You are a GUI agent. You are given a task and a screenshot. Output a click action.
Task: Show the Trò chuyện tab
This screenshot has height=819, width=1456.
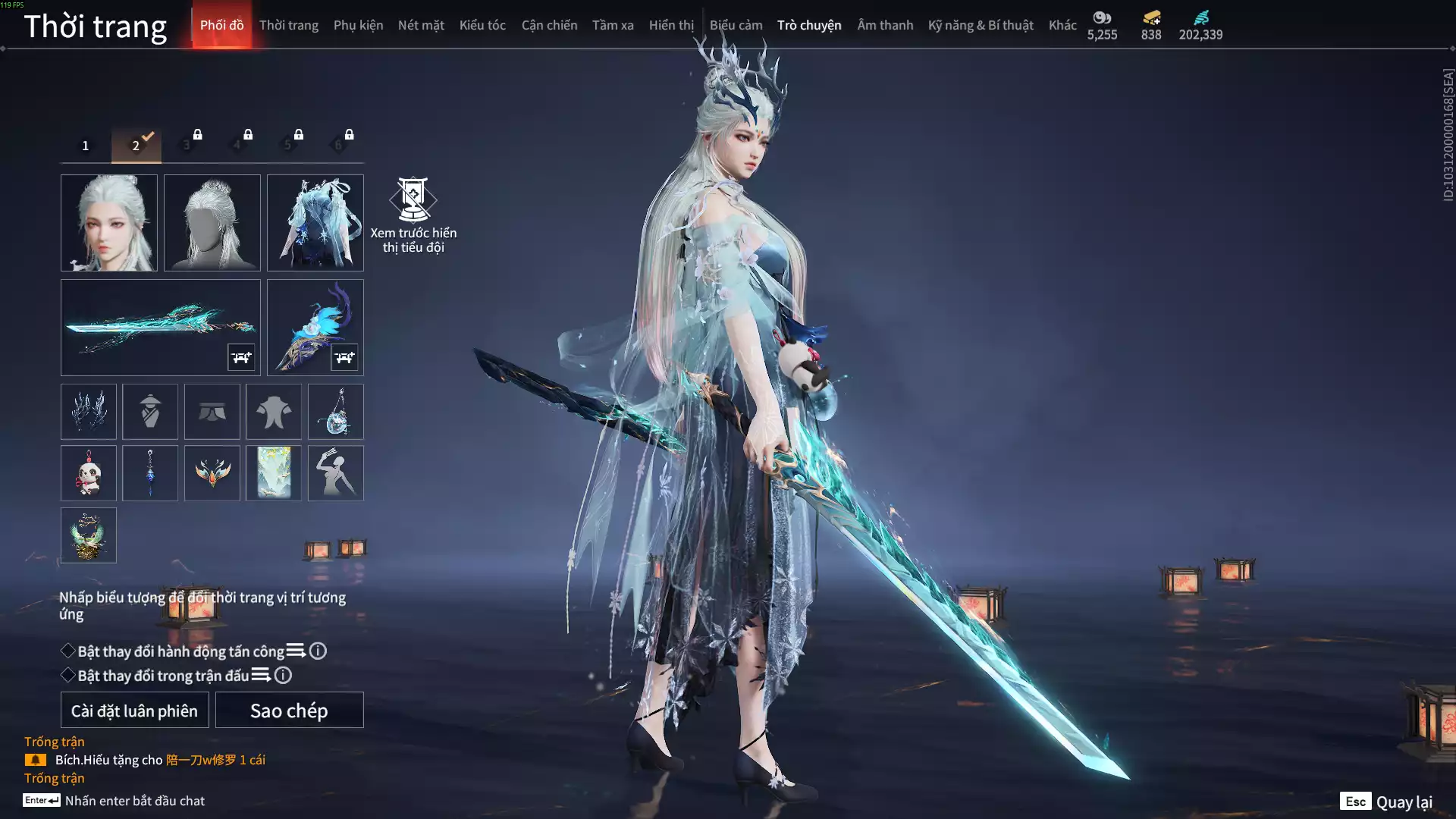809,25
